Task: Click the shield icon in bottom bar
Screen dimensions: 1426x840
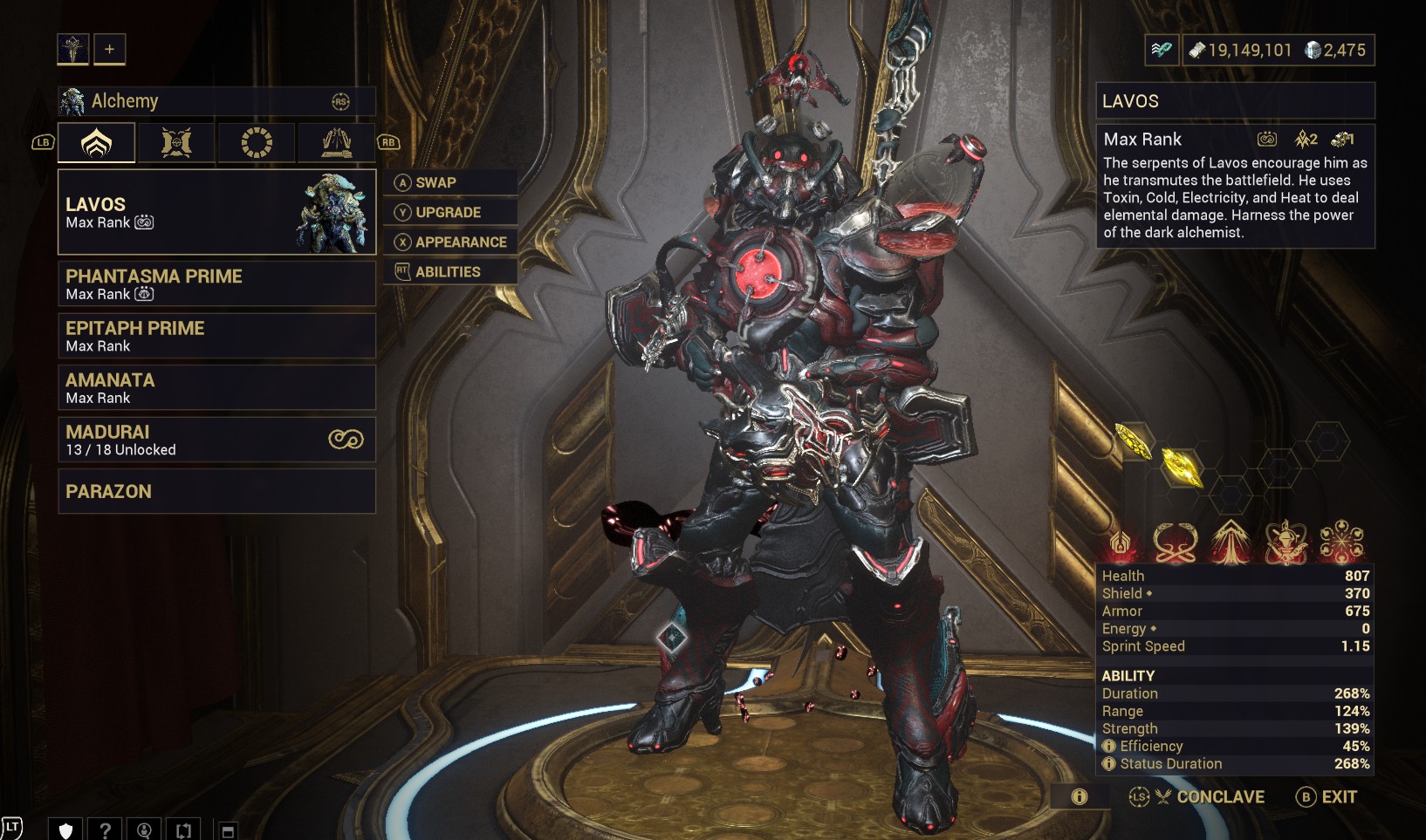Action: pos(65,830)
